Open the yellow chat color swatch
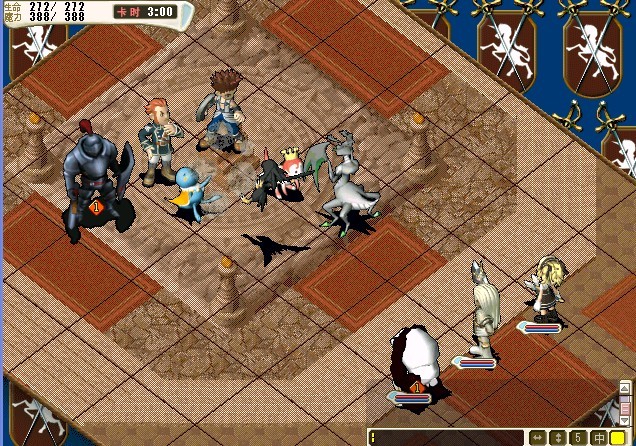This screenshot has height=446, width=636. (619, 438)
